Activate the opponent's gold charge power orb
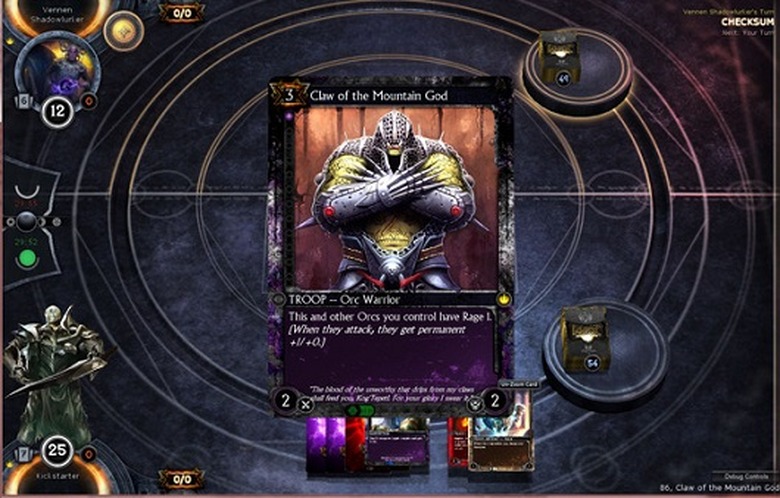 click(x=123, y=32)
